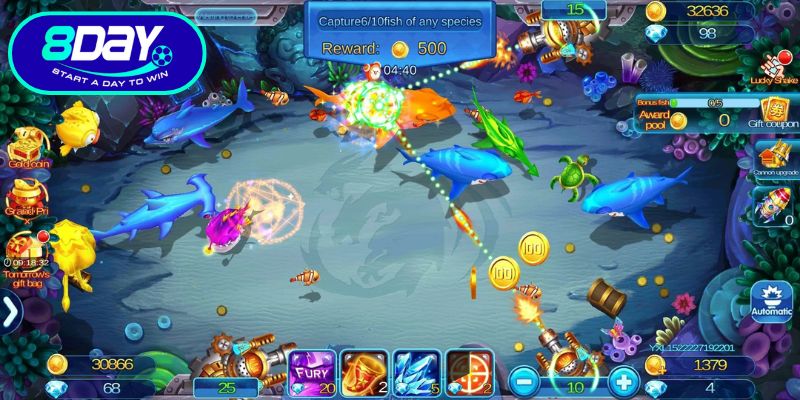
Task: Decrease cannon bet with the minus button
Action: 523,380
